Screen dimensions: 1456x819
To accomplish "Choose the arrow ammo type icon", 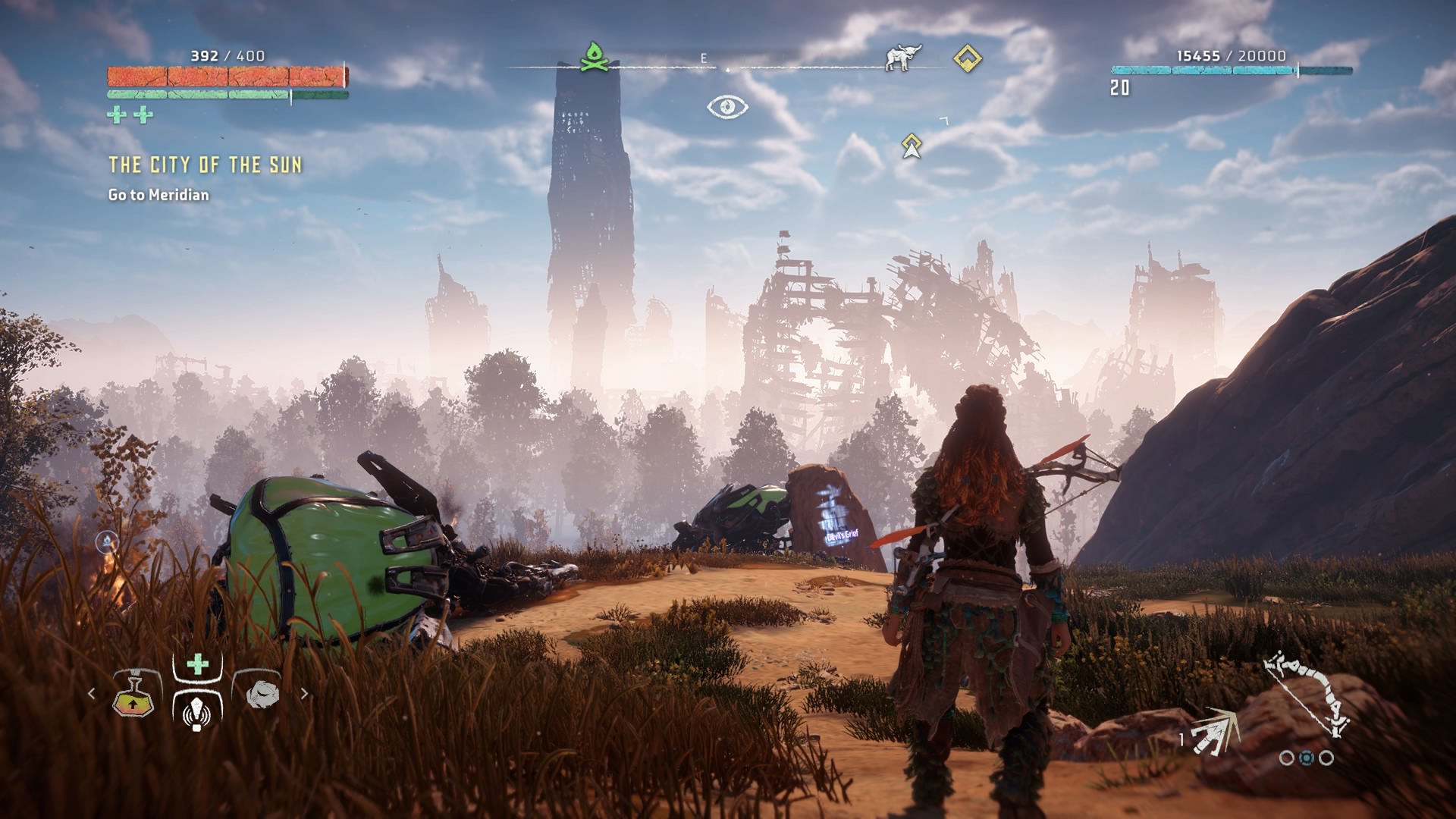I will pos(1215,733).
